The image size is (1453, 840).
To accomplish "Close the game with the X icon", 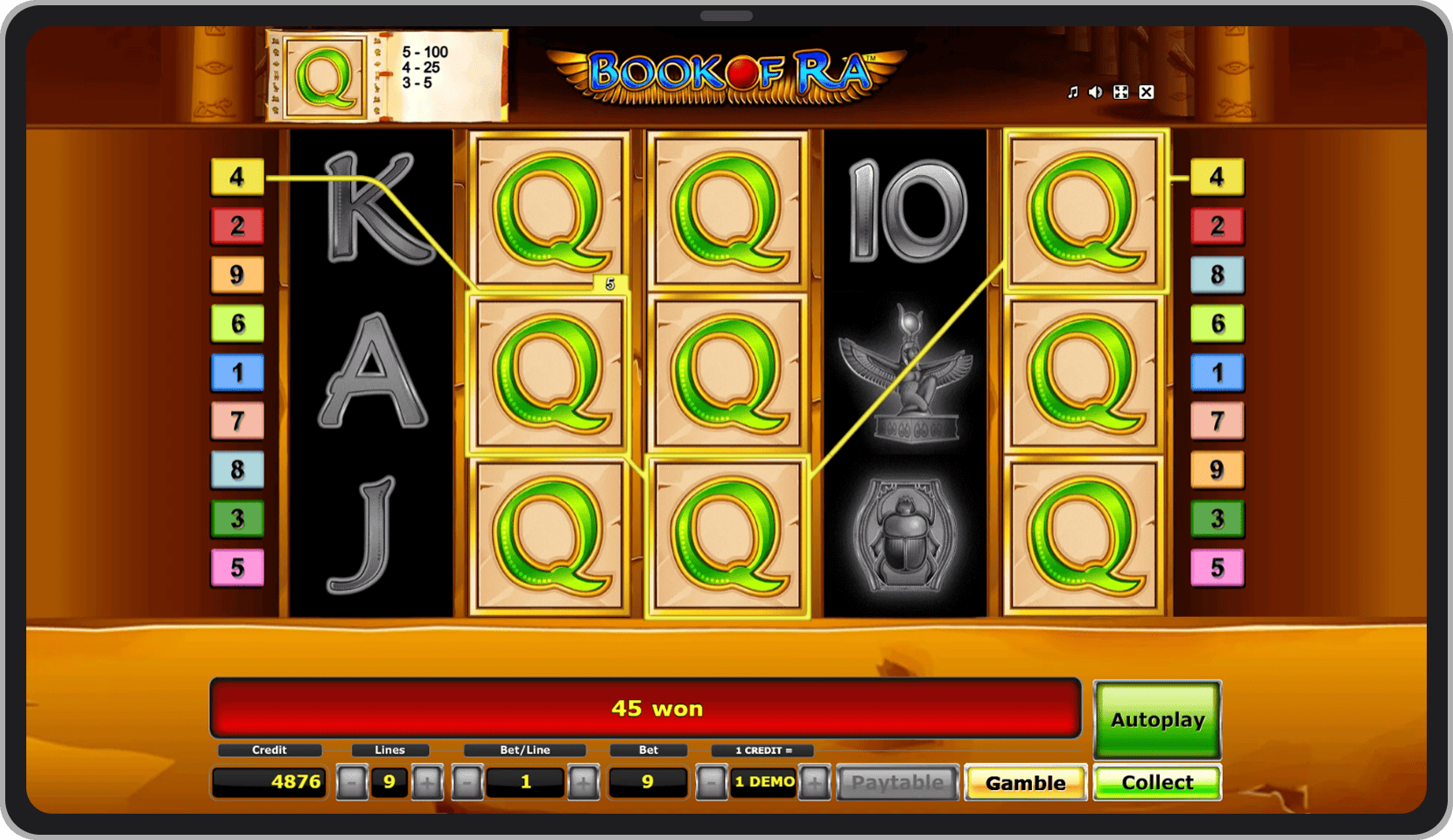I will (x=1147, y=91).
